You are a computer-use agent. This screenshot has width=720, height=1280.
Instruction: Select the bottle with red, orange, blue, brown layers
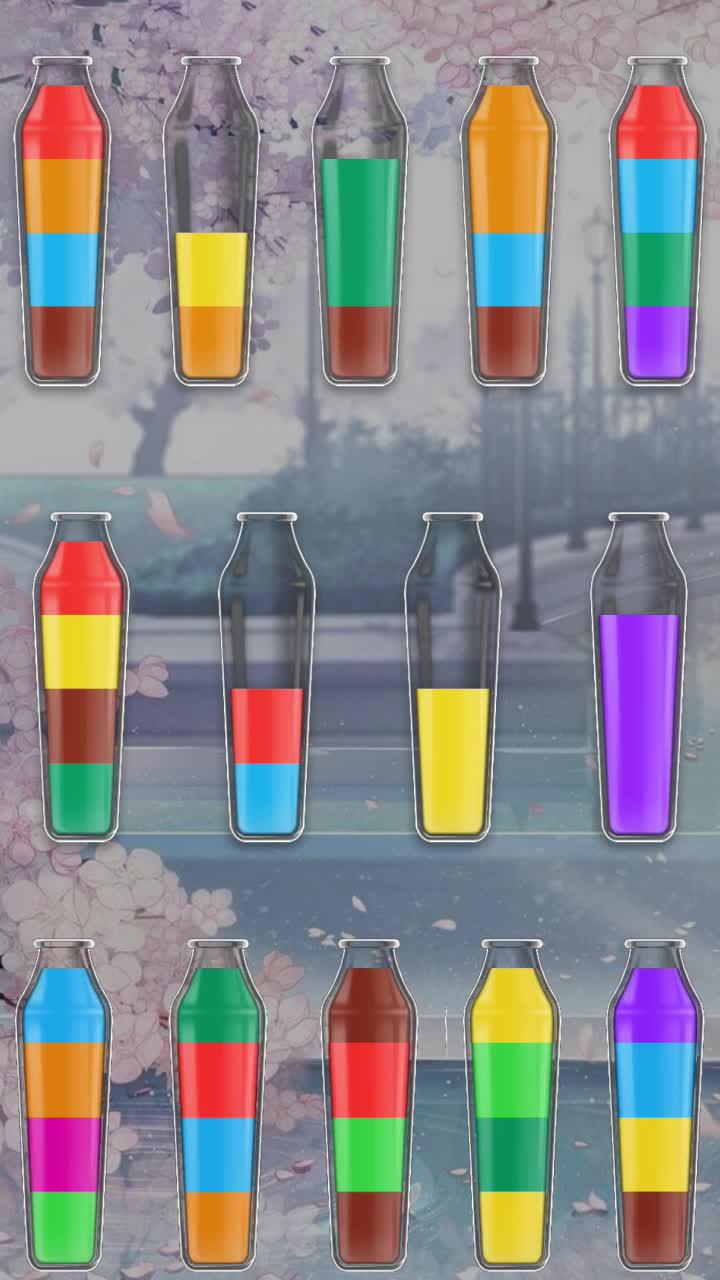(x=62, y=230)
